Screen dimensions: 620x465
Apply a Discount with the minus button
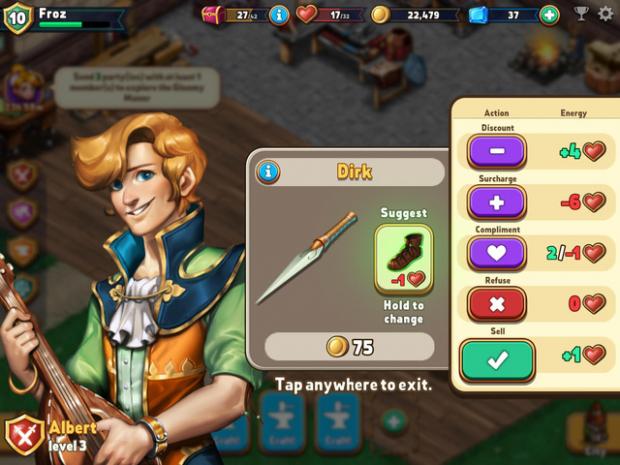tap(496, 152)
